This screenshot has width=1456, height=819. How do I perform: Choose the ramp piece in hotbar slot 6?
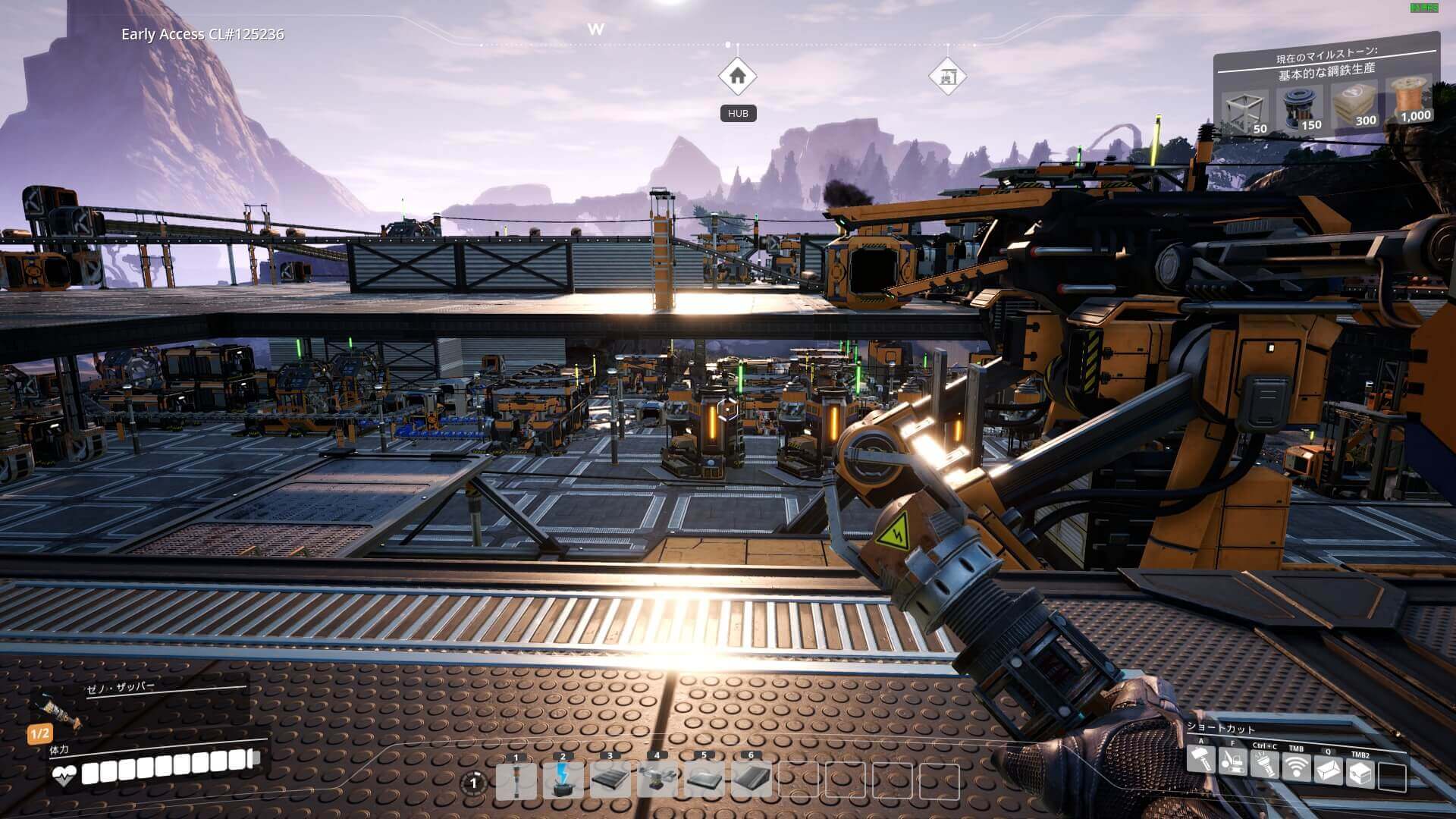[751, 781]
